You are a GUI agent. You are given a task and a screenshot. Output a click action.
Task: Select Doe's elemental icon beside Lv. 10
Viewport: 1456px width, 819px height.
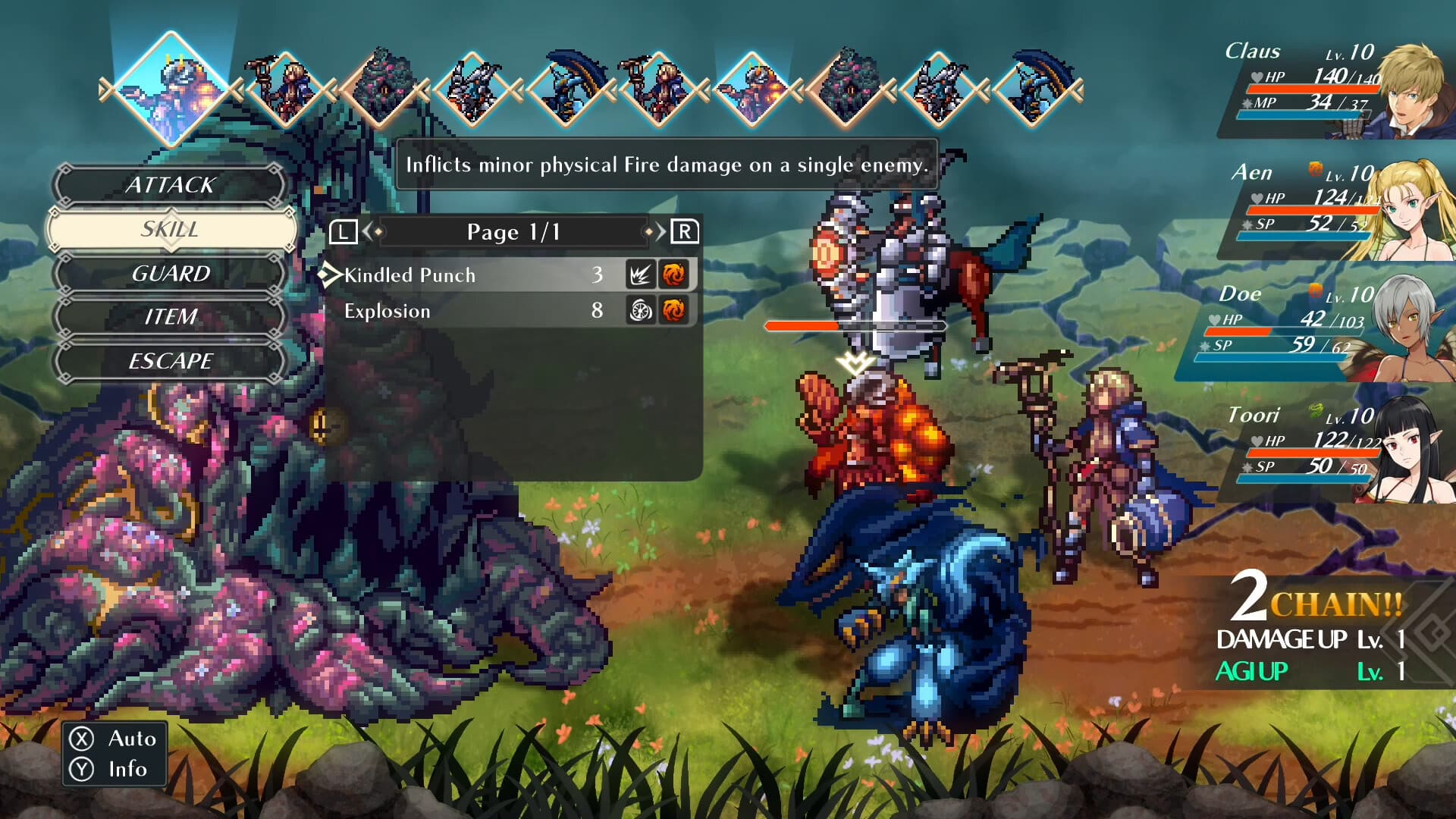[1316, 290]
